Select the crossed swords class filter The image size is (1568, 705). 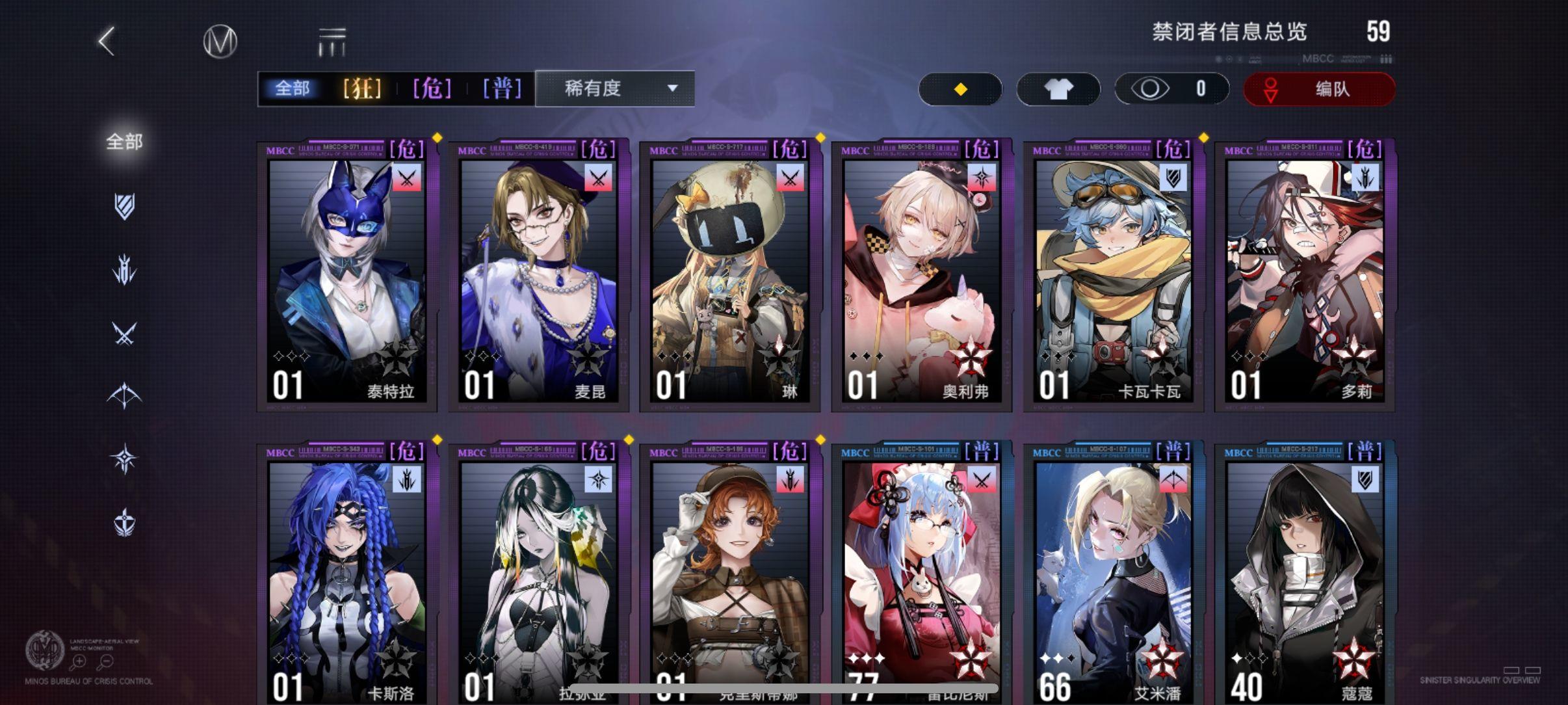(124, 334)
